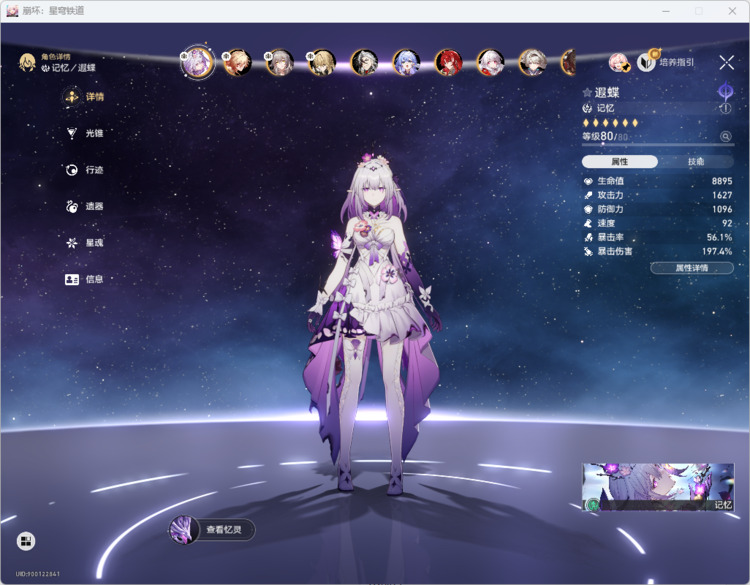Image resolution: width=750 pixels, height=585 pixels.
Task: Minimize the game window
Action: pos(664,10)
